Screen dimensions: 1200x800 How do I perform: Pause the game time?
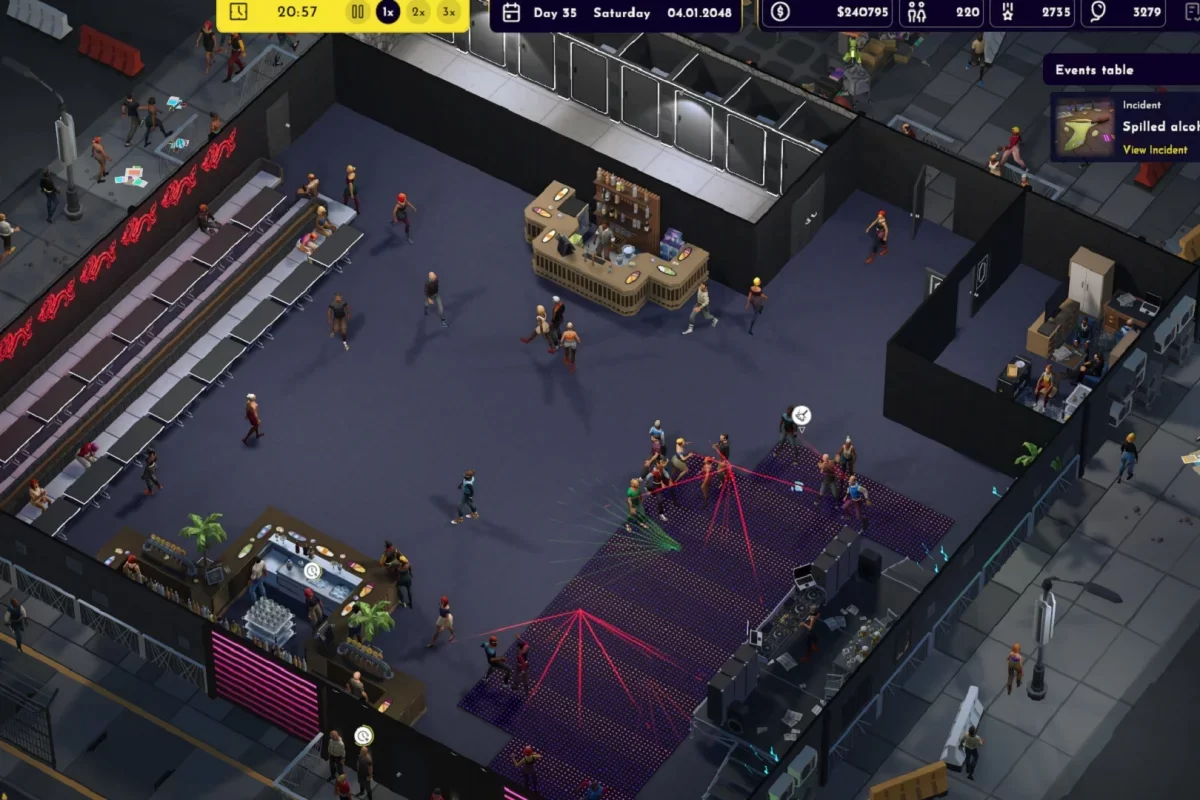[357, 12]
